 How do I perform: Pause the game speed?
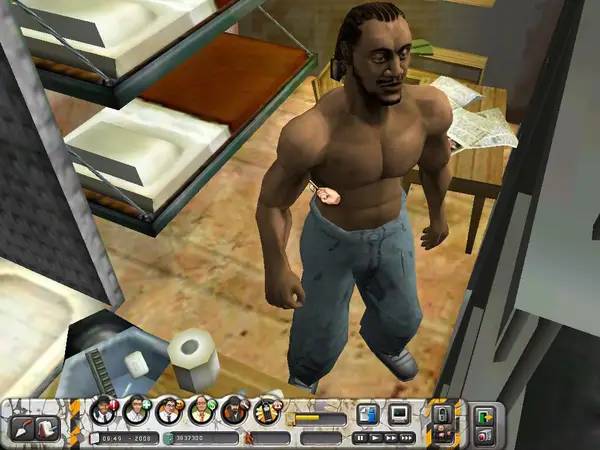tap(361, 437)
